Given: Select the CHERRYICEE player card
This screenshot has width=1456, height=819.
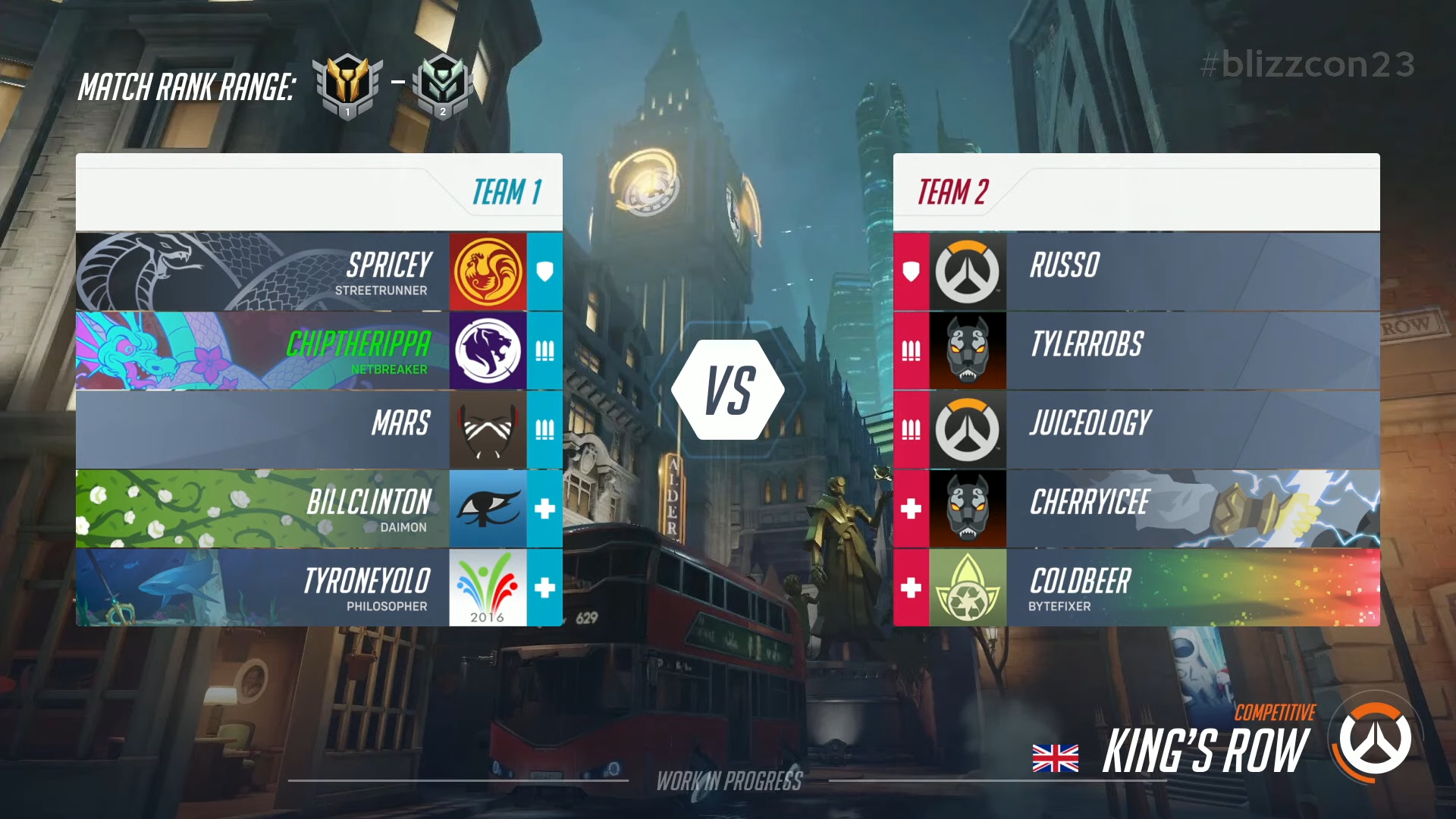Looking at the screenshot, I should [1191, 508].
